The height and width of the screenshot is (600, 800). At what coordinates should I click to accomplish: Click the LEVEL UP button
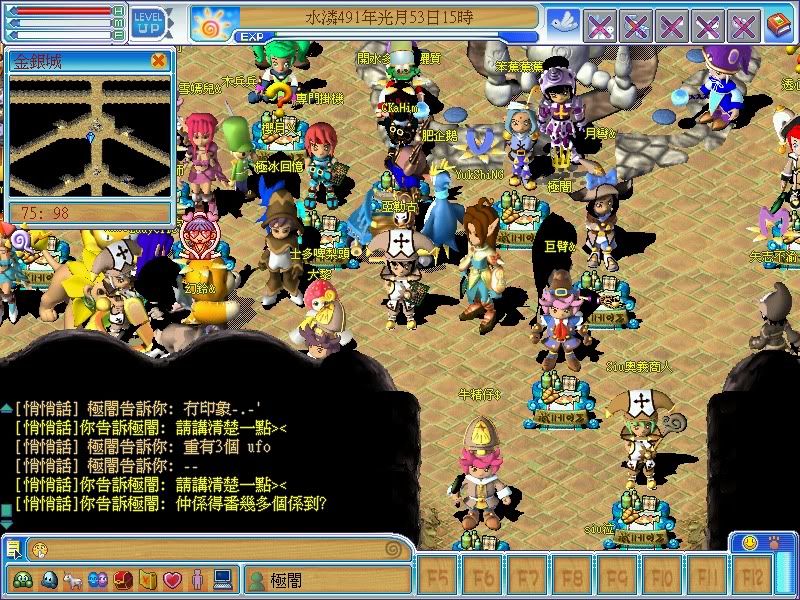tap(150, 22)
